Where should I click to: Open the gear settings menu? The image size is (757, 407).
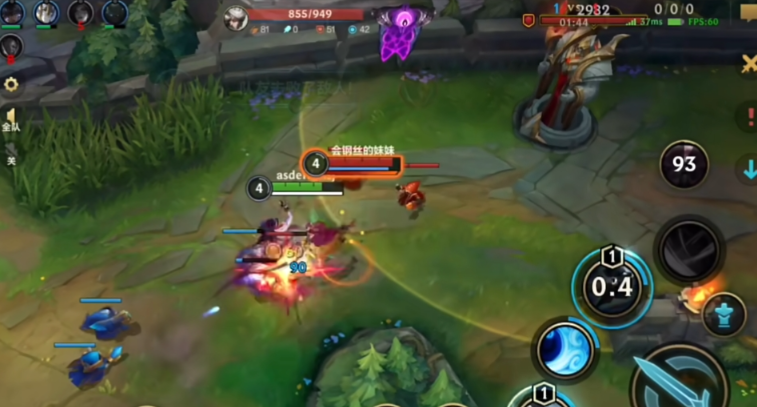point(12,85)
